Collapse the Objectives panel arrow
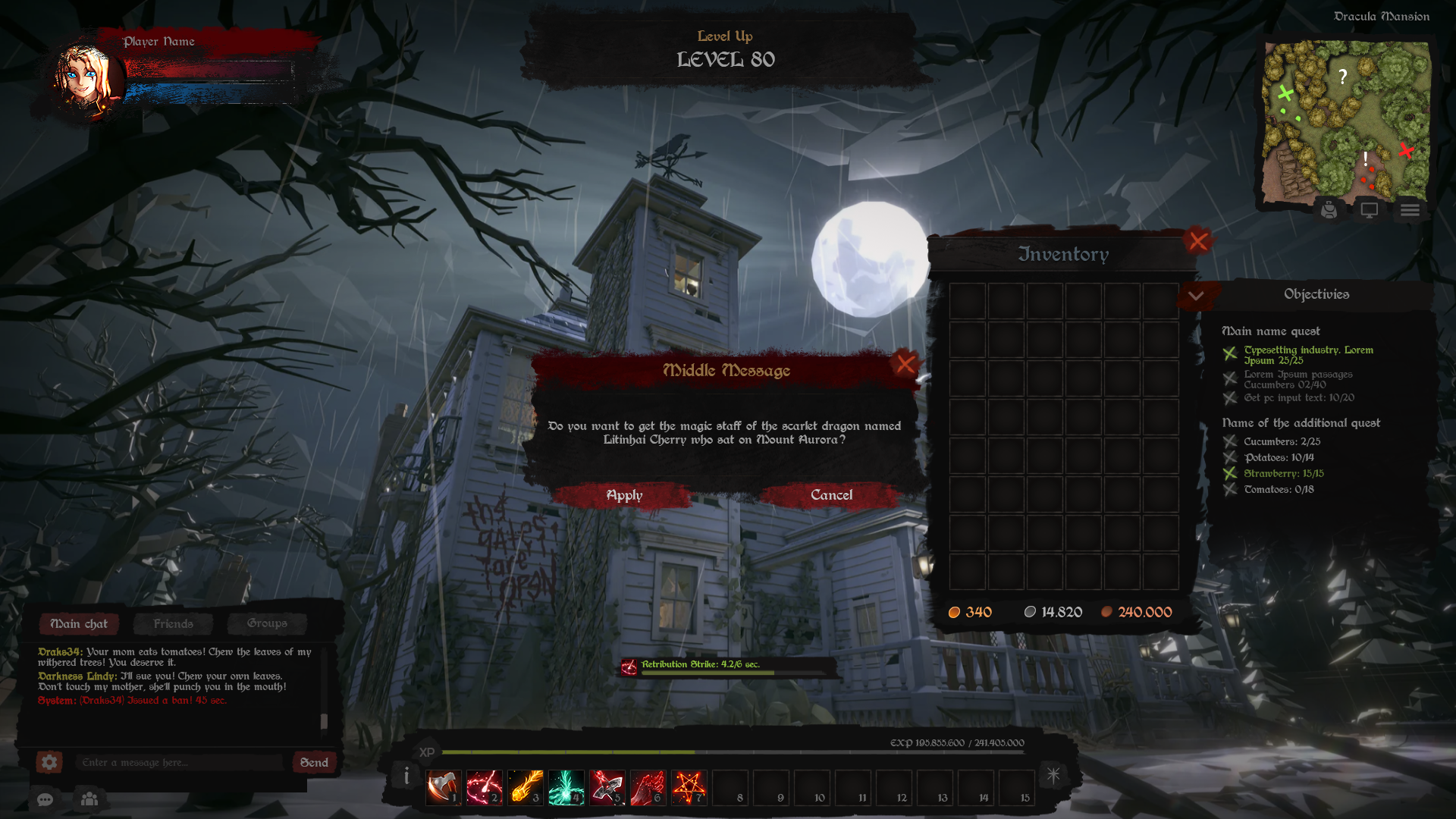 click(1196, 296)
